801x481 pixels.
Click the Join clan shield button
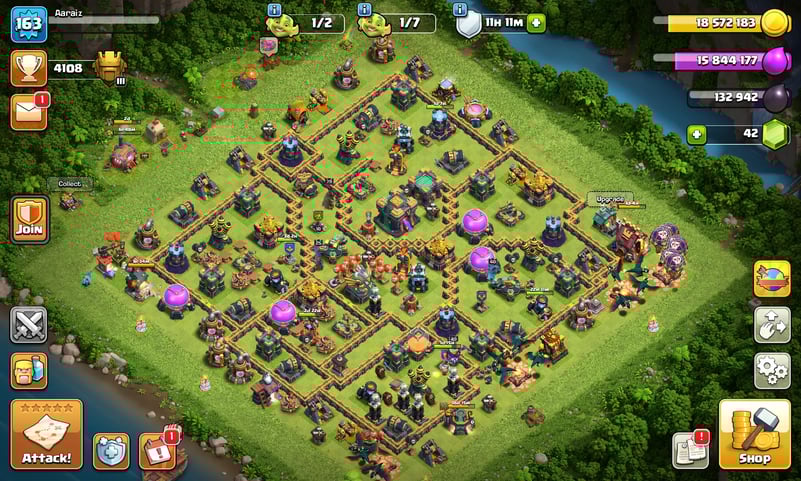coord(29,219)
